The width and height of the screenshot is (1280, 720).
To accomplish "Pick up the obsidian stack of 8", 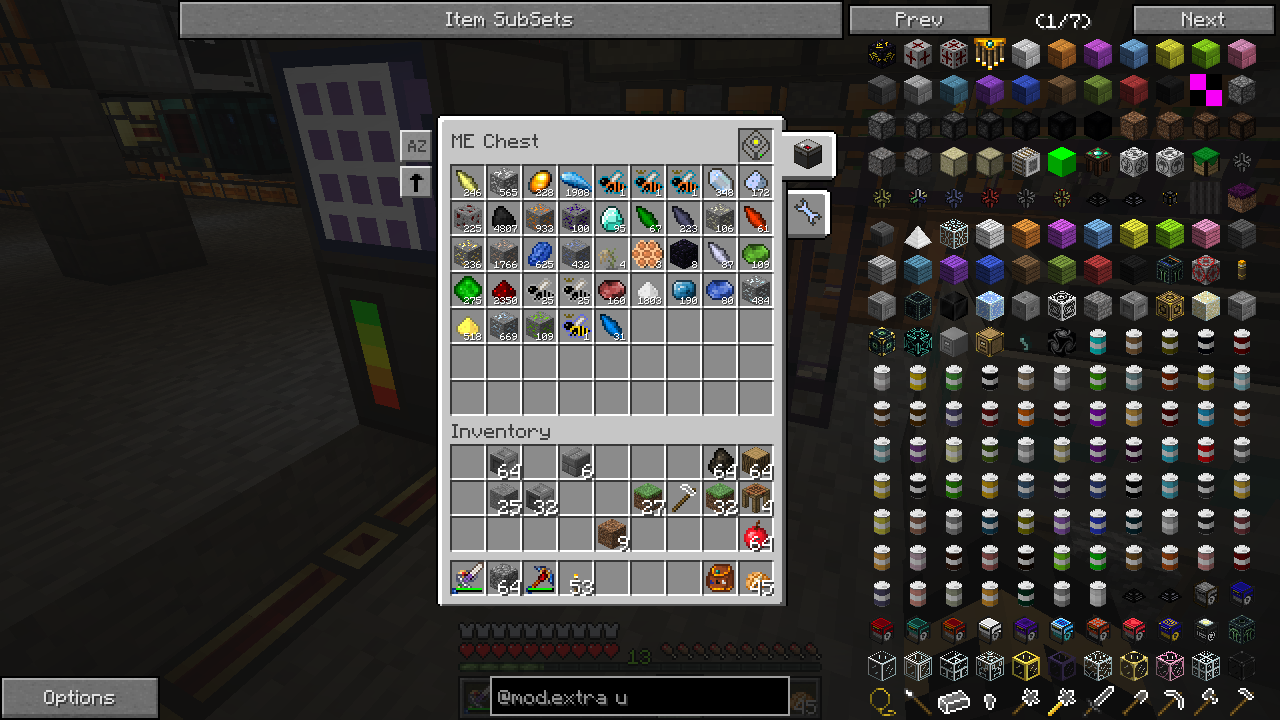I will pyautogui.click(x=684, y=255).
